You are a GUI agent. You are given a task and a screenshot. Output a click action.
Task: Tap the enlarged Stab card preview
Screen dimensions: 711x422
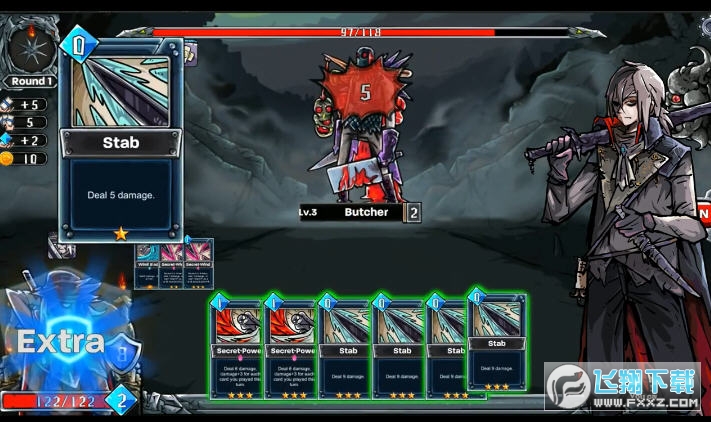[x=121, y=140]
